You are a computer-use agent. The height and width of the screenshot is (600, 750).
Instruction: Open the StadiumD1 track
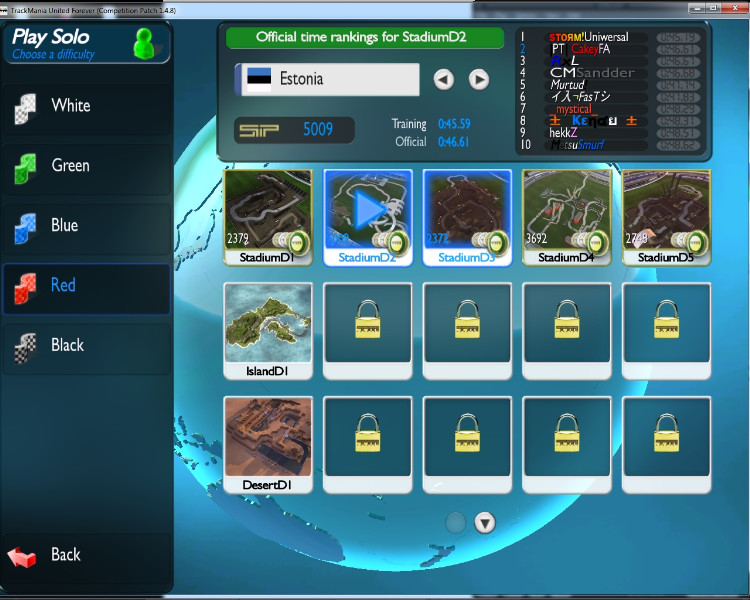pos(267,215)
